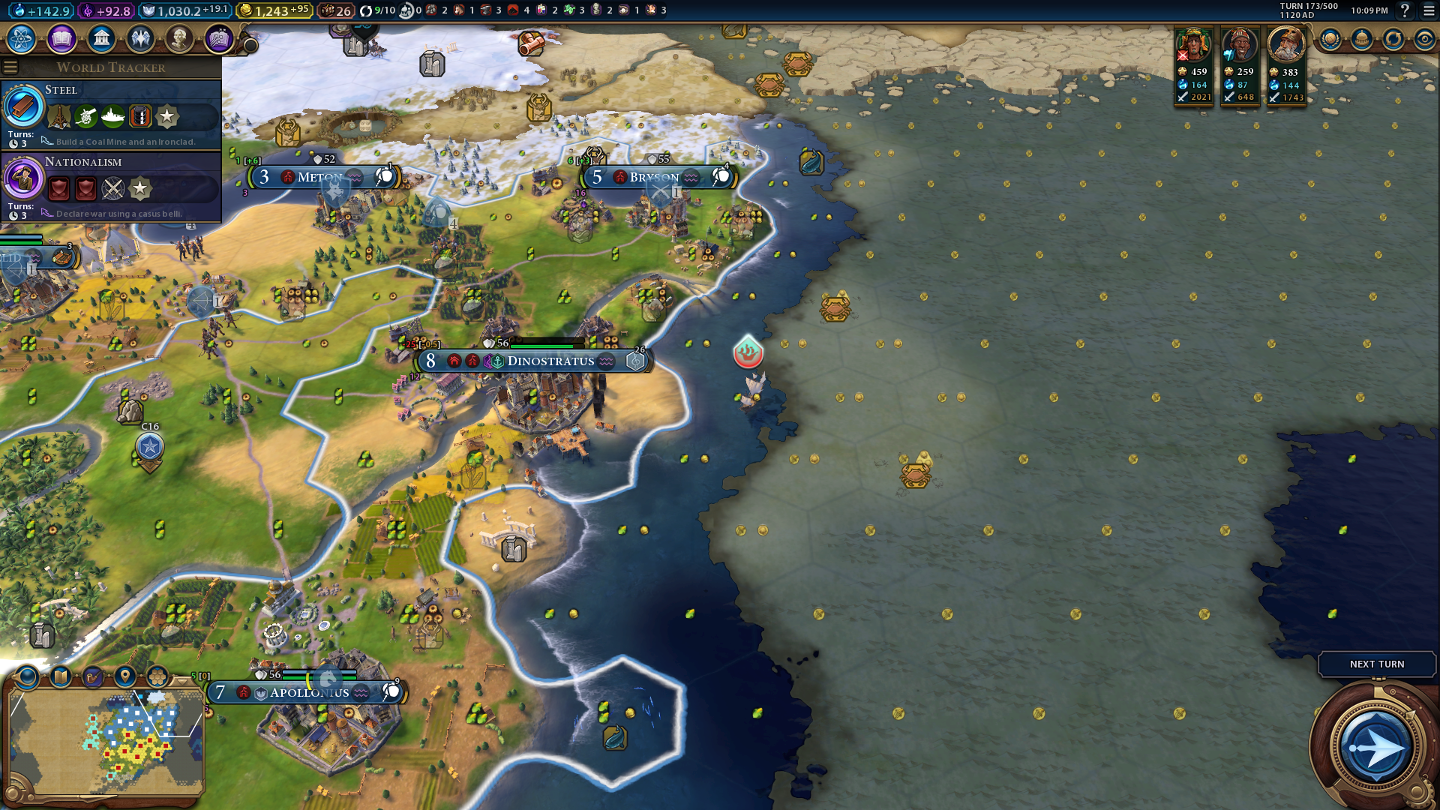Open the Government screen
The height and width of the screenshot is (810, 1440).
click(x=100, y=39)
